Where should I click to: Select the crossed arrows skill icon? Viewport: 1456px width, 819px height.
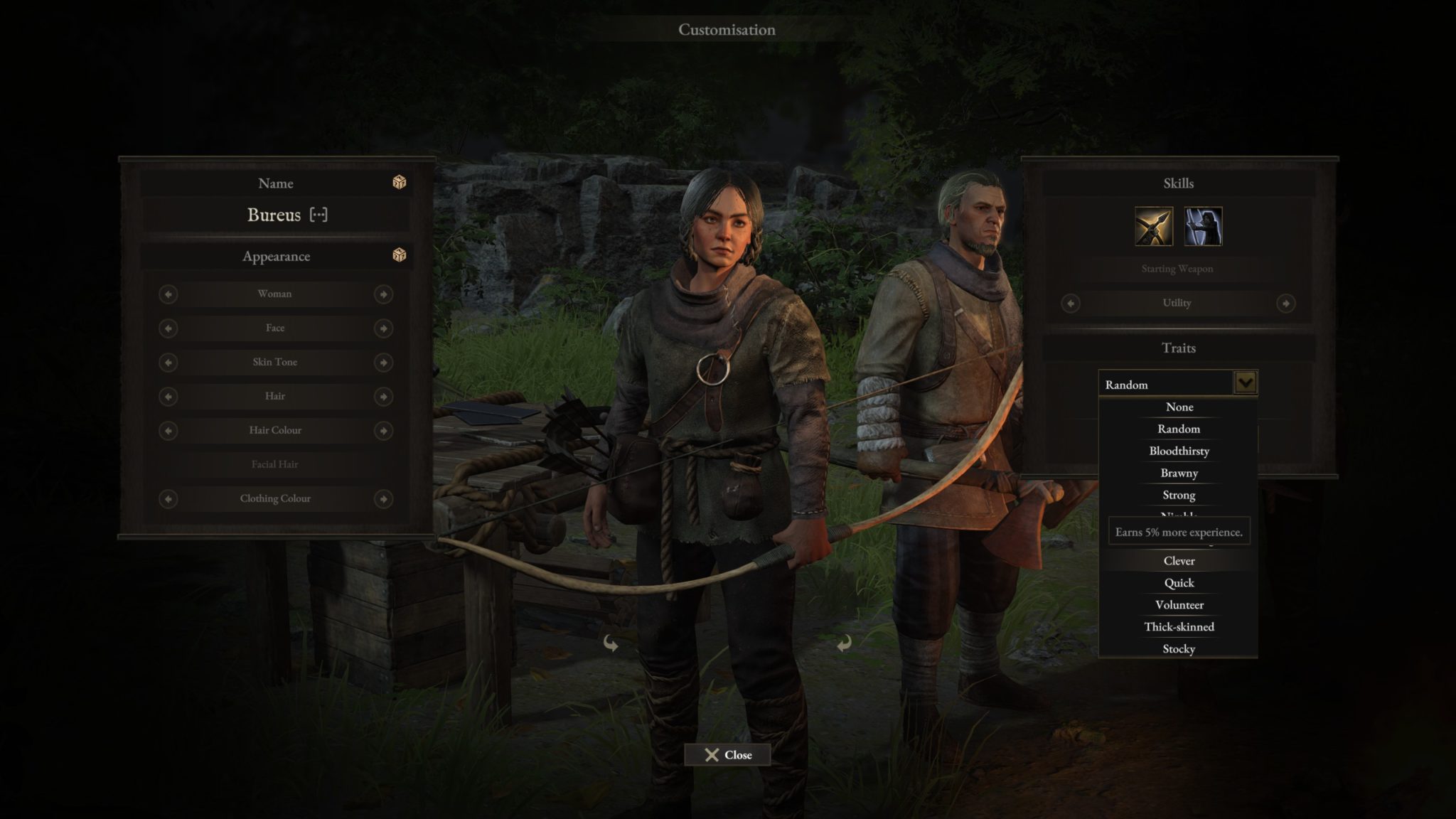coord(1153,227)
